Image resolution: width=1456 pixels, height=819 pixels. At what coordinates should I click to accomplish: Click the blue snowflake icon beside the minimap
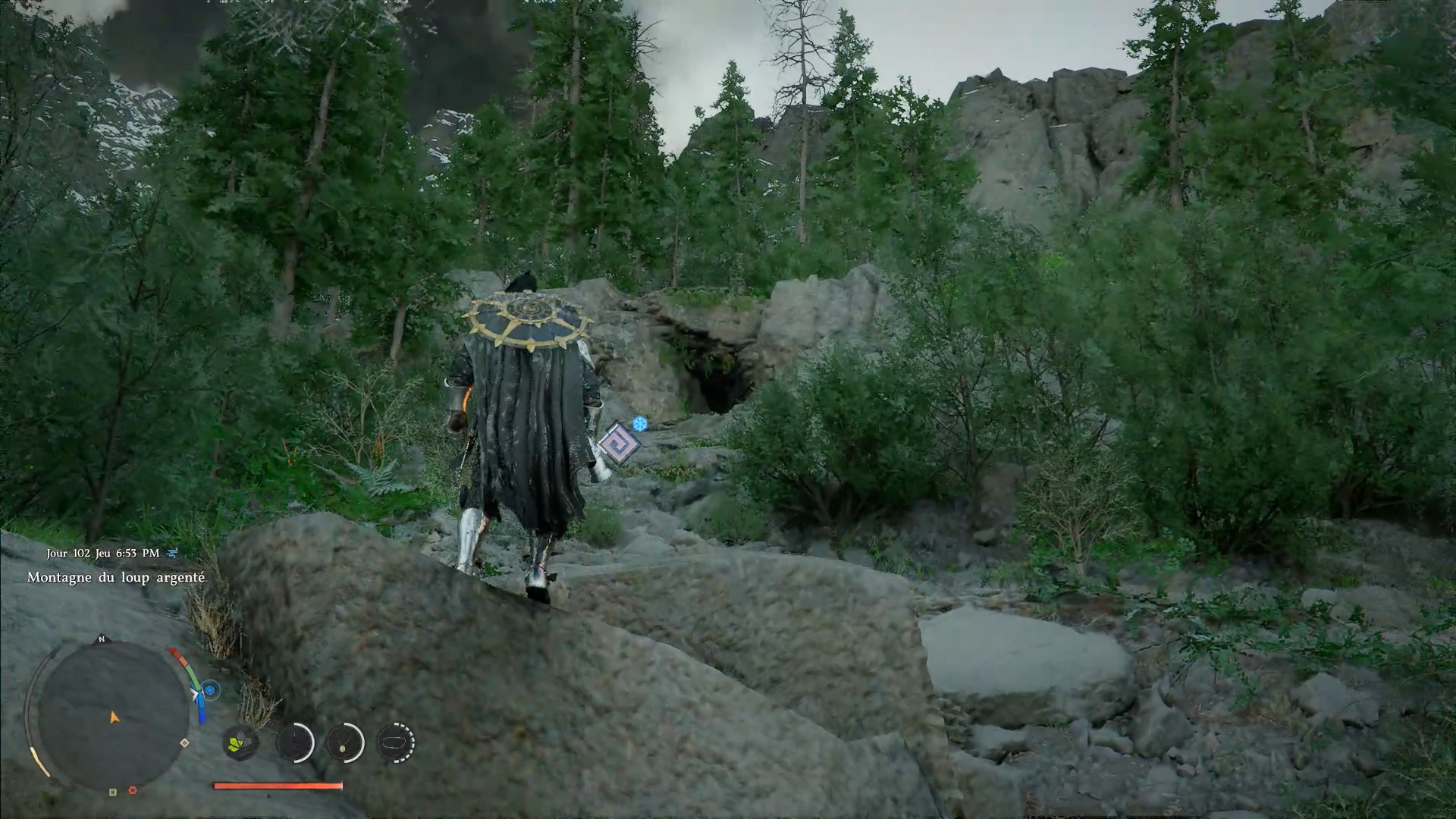211,690
